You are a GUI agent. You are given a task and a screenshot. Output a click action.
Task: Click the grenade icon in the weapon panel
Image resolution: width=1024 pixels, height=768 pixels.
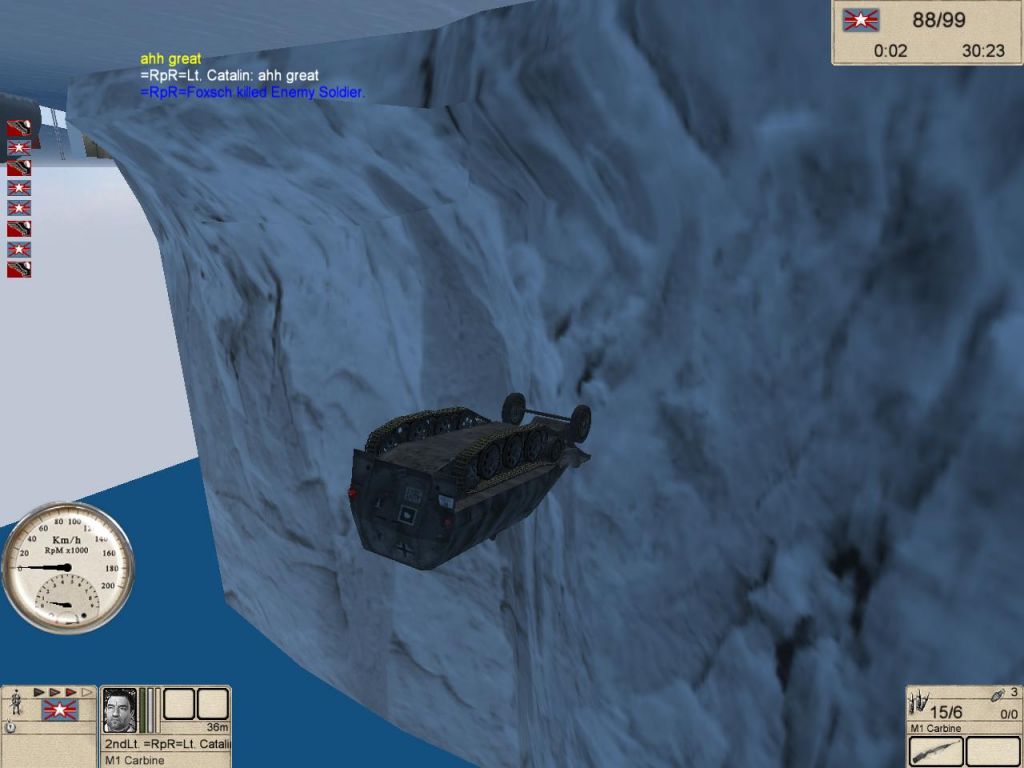click(x=997, y=696)
